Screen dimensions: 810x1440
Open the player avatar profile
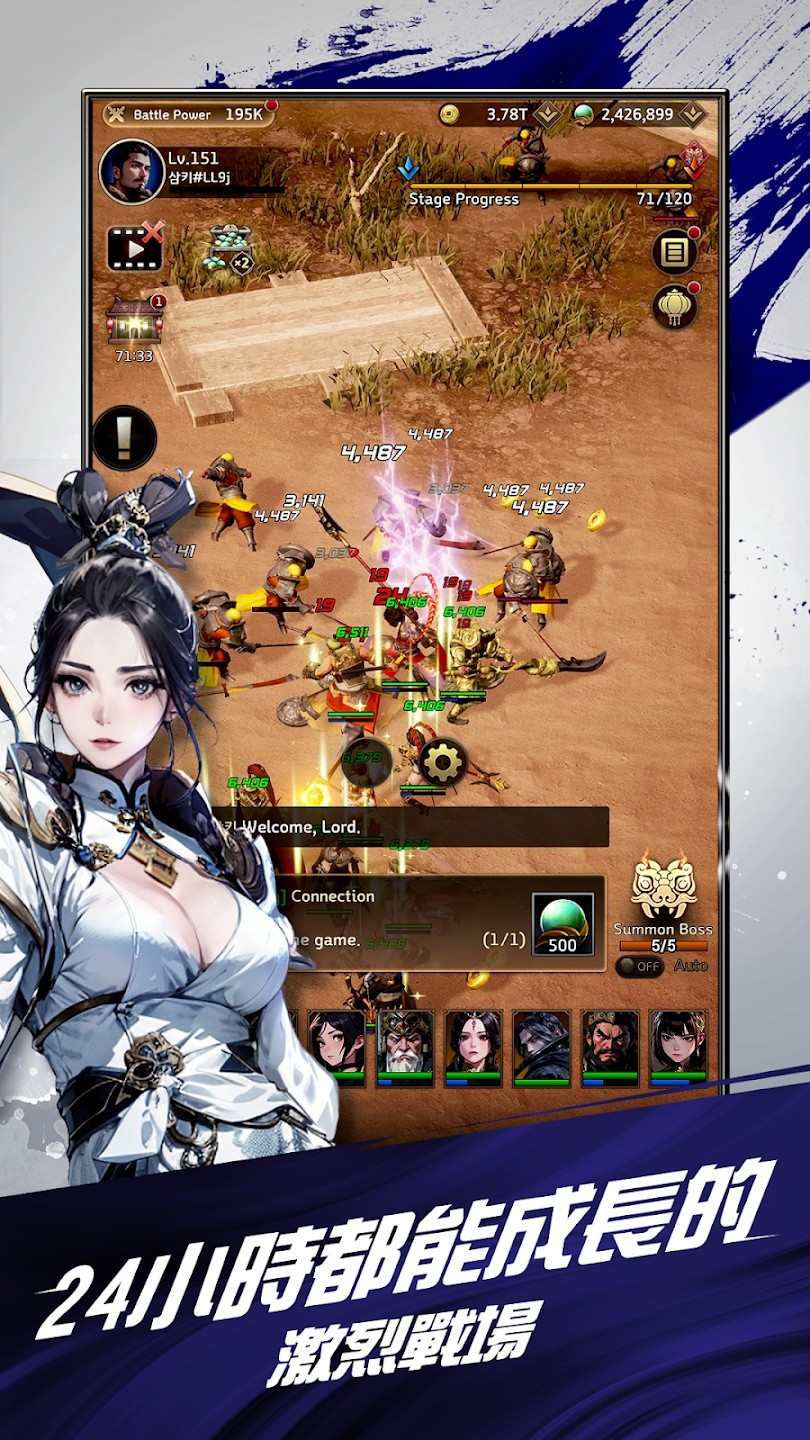[x=131, y=172]
